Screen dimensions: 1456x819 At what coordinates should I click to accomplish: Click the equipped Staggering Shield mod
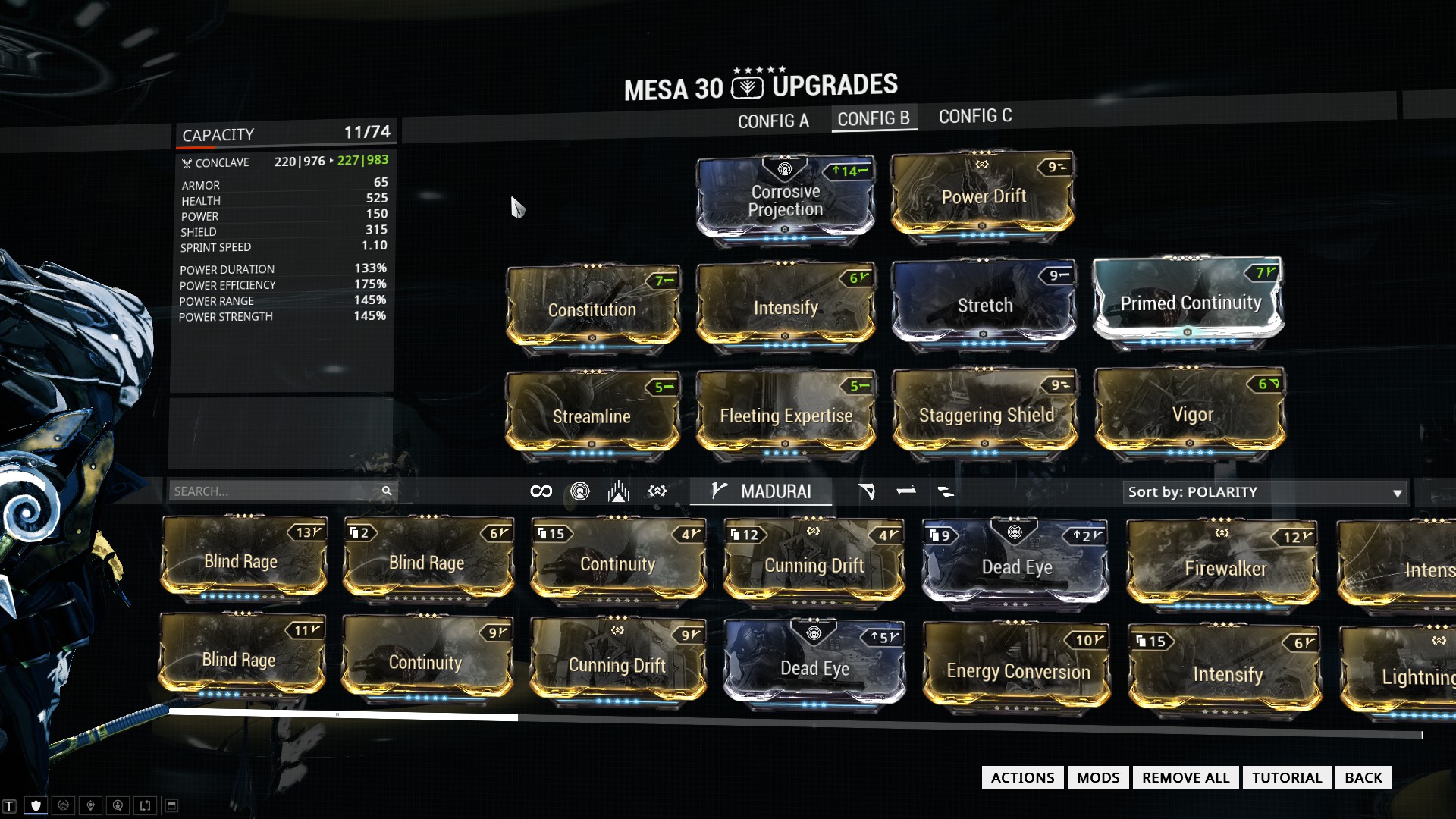tap(985, 414)
